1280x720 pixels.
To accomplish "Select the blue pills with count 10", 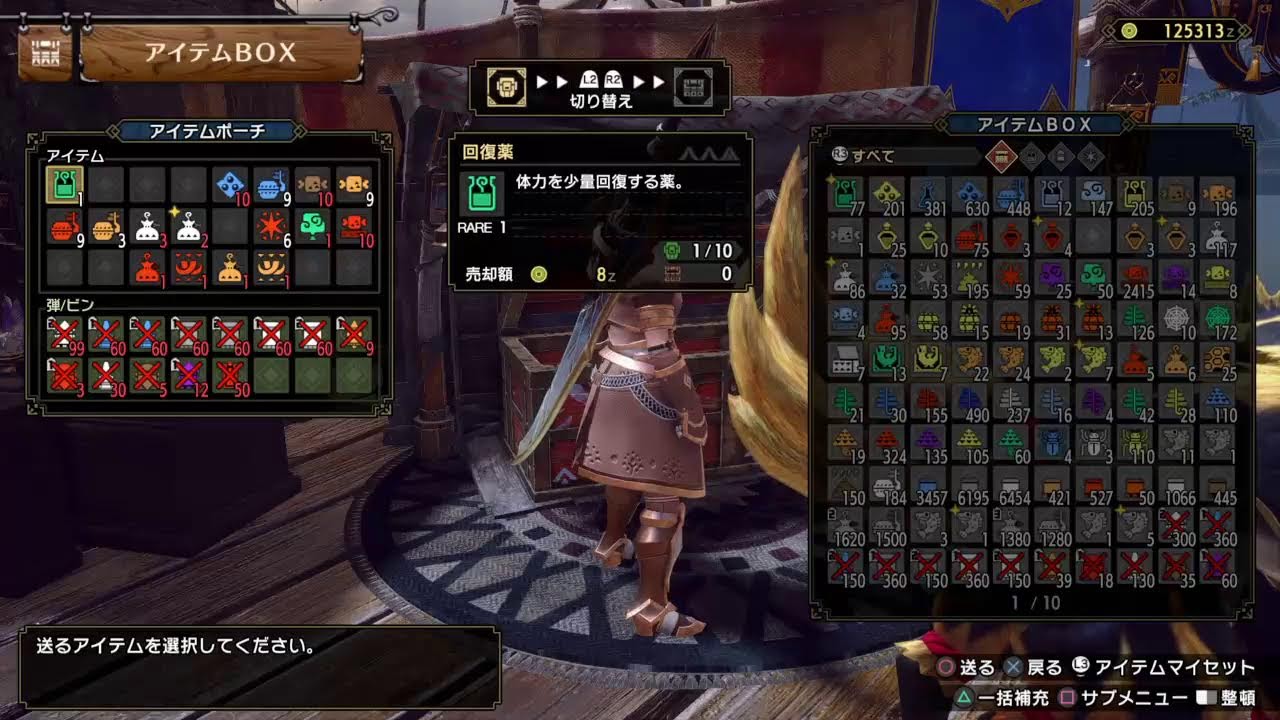I will (230, 185).
